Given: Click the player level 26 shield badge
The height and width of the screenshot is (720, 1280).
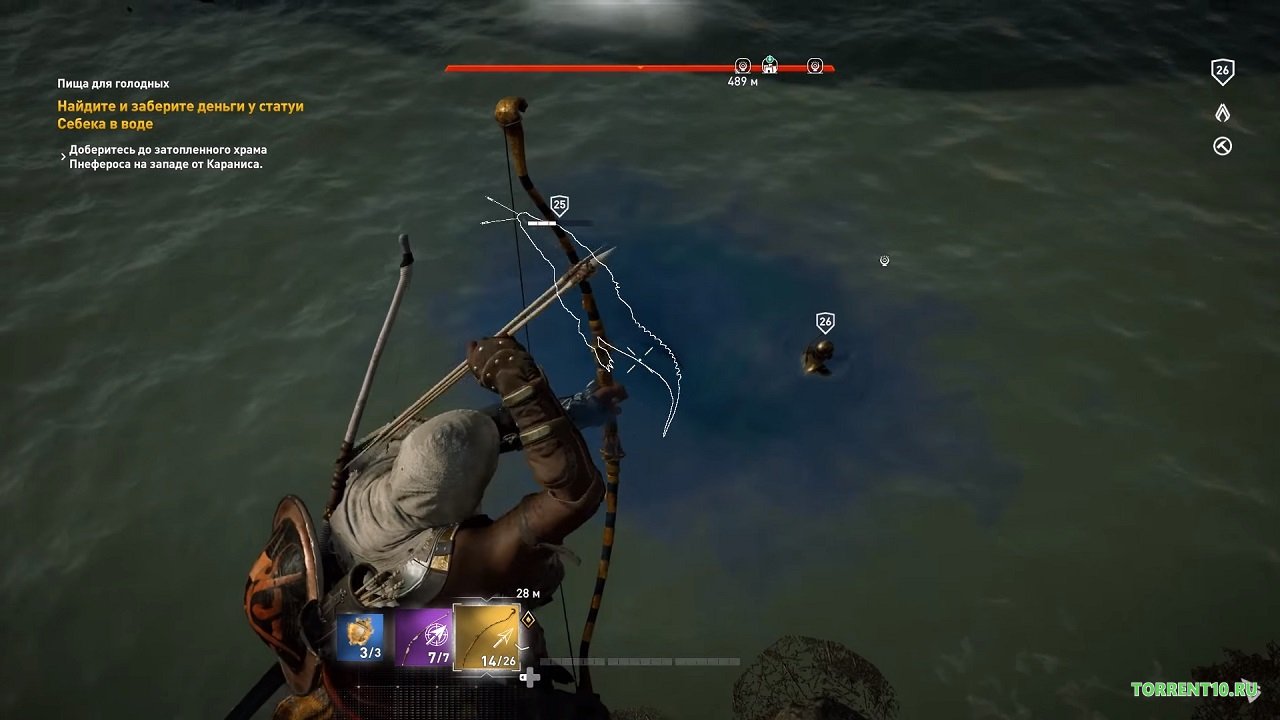Looking at the screenshot, I should click(x=1222, y=71).
